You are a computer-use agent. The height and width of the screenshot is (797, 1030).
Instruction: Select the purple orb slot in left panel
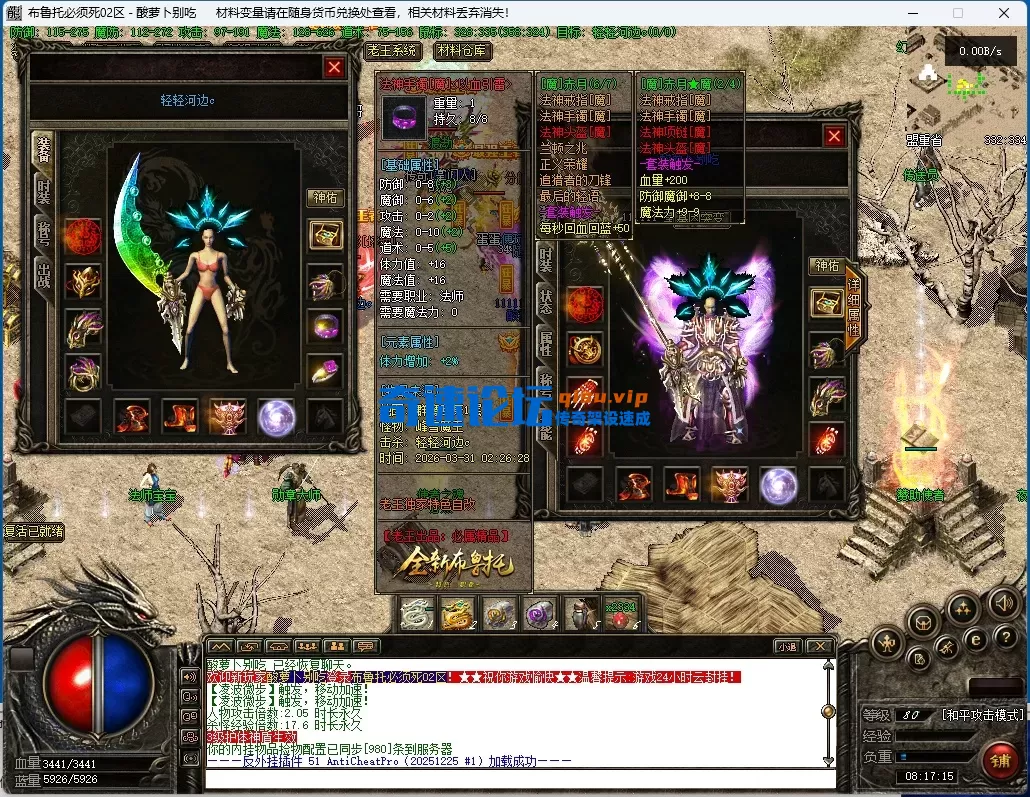[x=277, y=417]
